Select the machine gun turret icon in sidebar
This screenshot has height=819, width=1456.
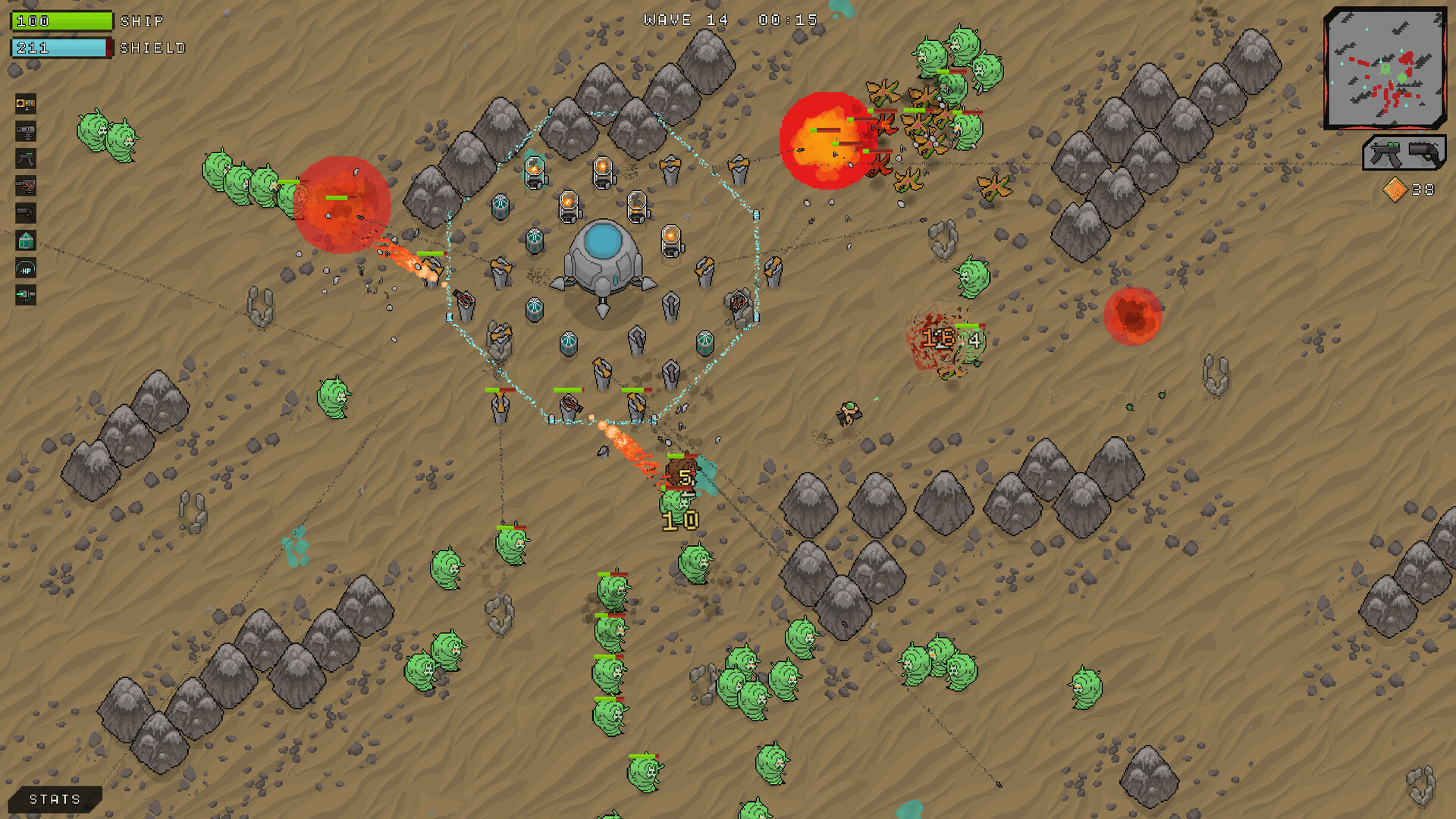tap(25, 131)
